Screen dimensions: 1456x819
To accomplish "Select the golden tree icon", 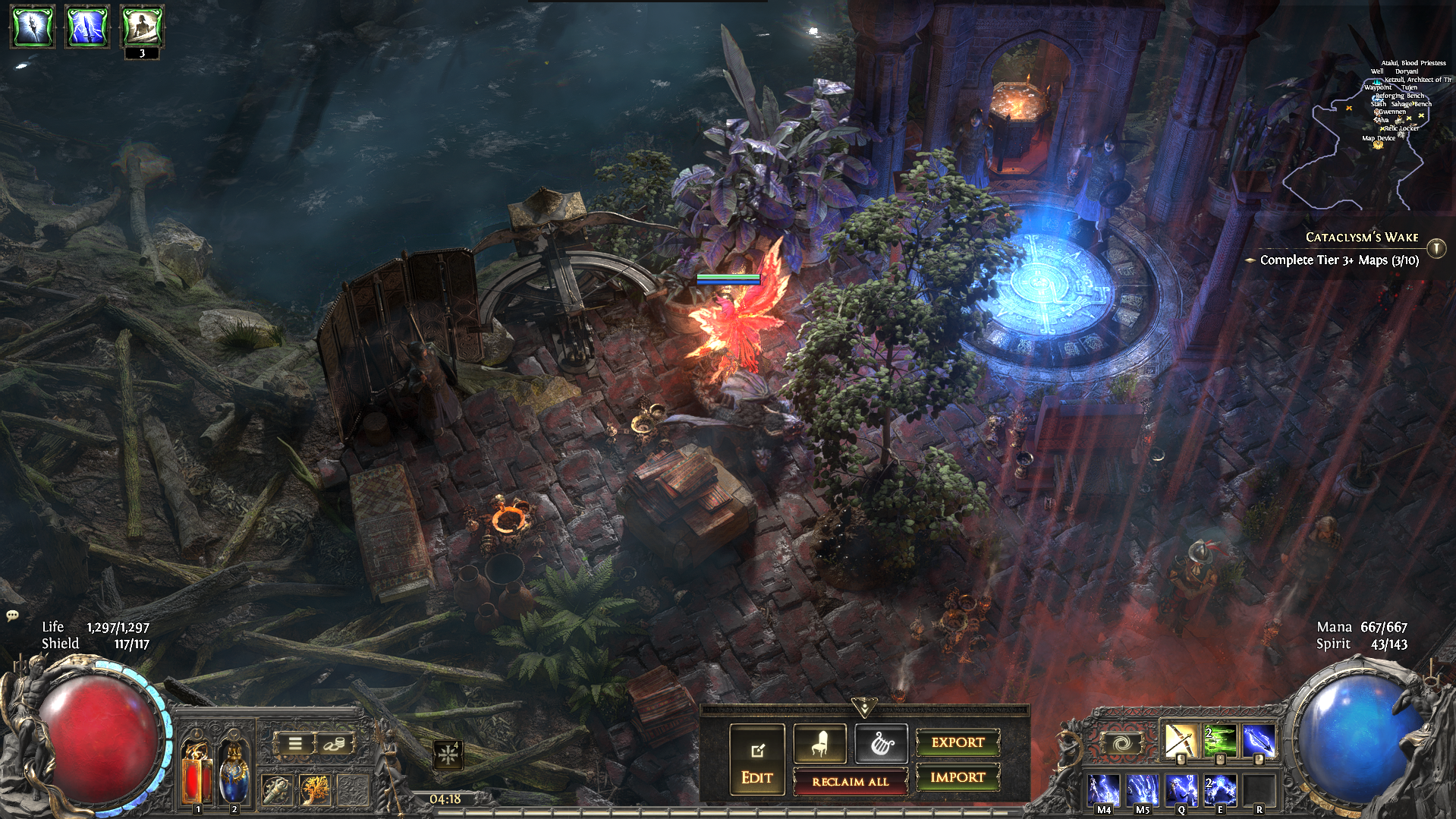I will [314, 790].
